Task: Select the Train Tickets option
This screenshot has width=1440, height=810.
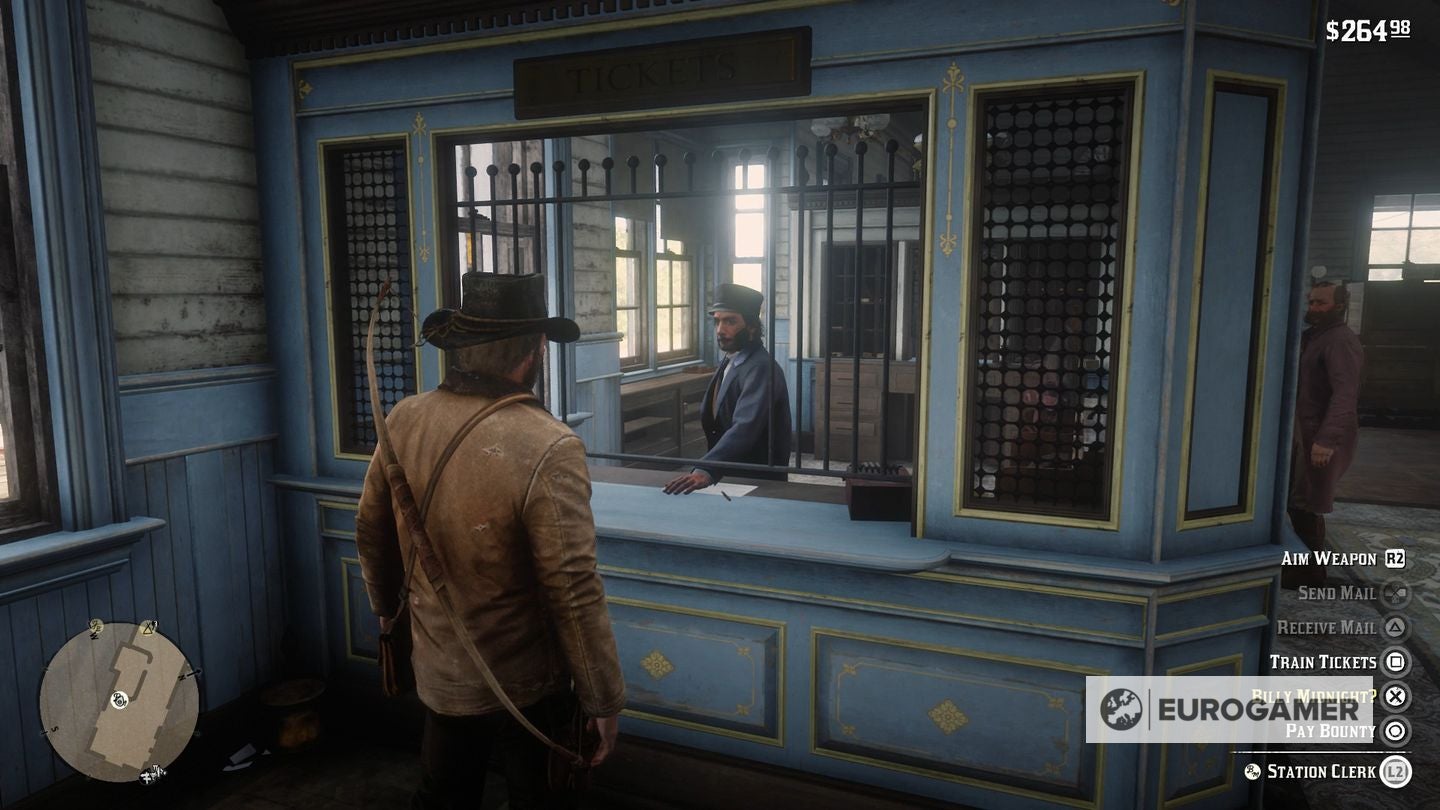Action: coord(1324,661)
